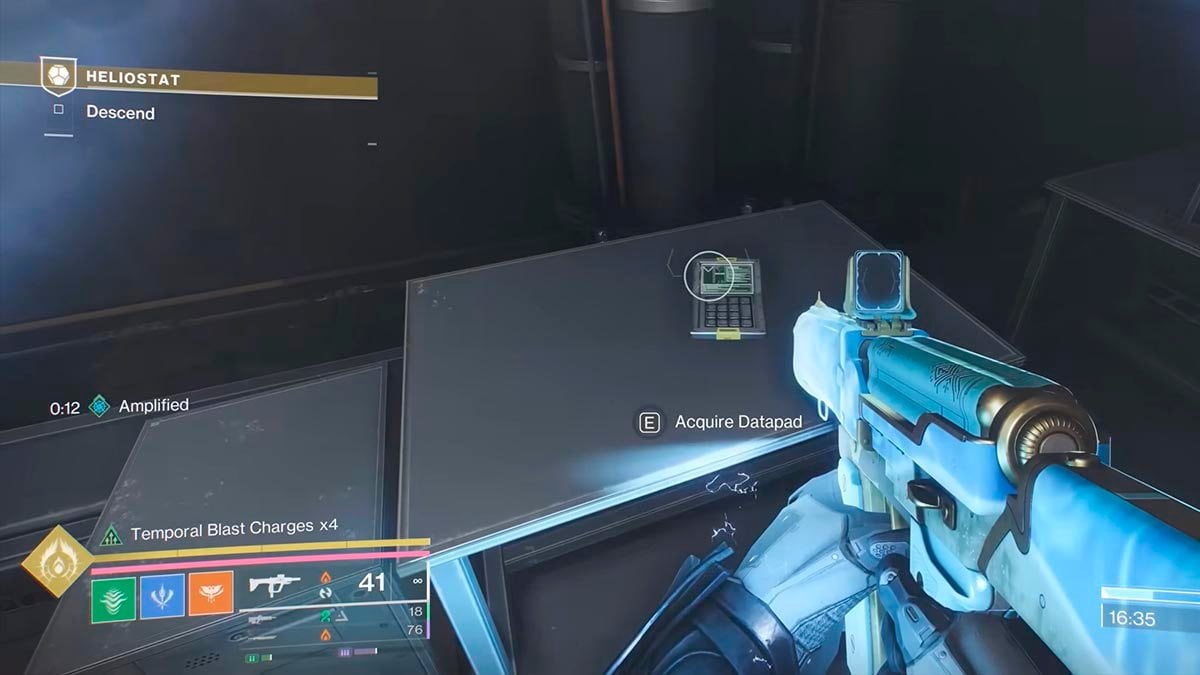Viewport: 1200px width, 675px height.
Task: Click the Amplified buff icon
Action: click(99, 406)
